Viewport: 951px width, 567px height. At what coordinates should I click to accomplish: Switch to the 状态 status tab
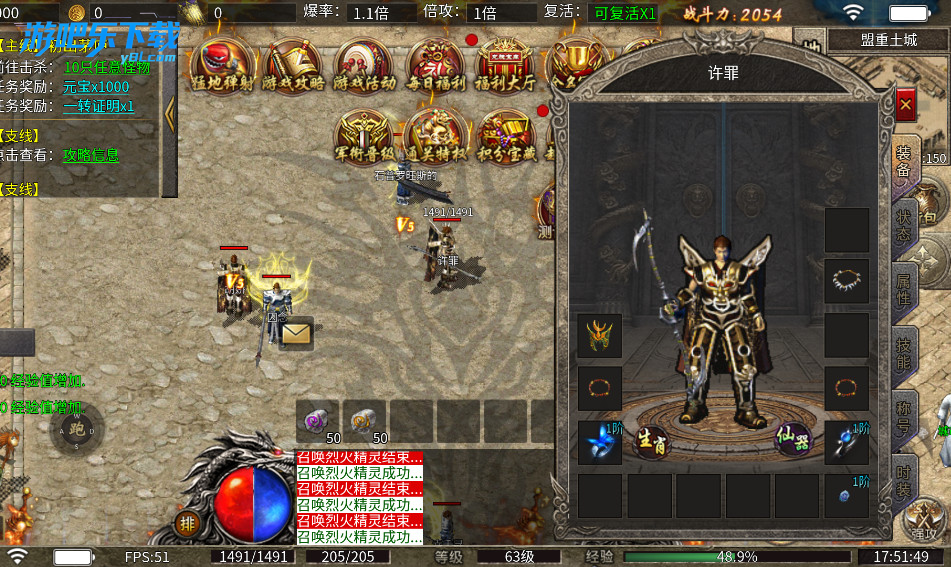coord(904,227)
